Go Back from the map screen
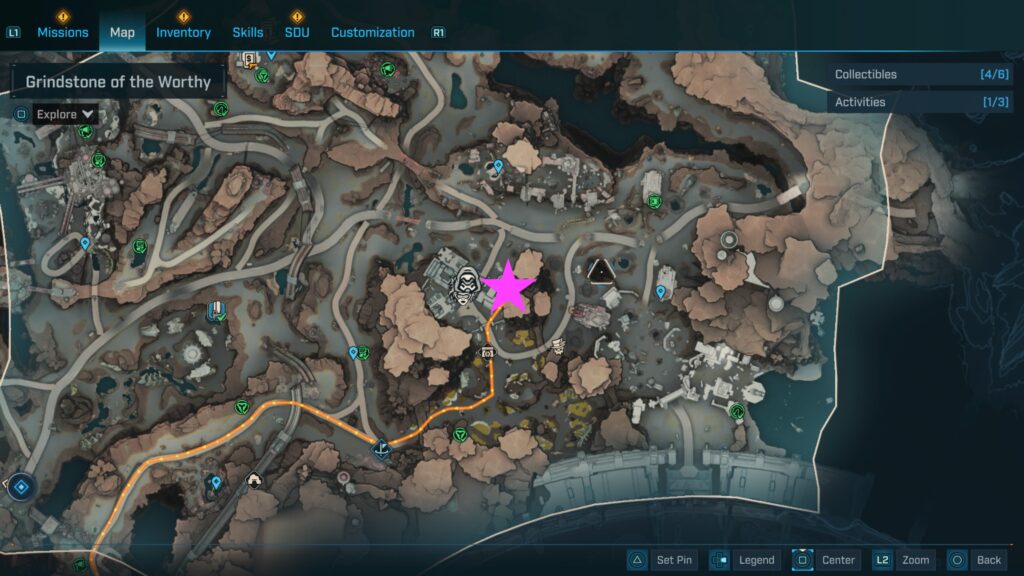 tap(976, 560)
